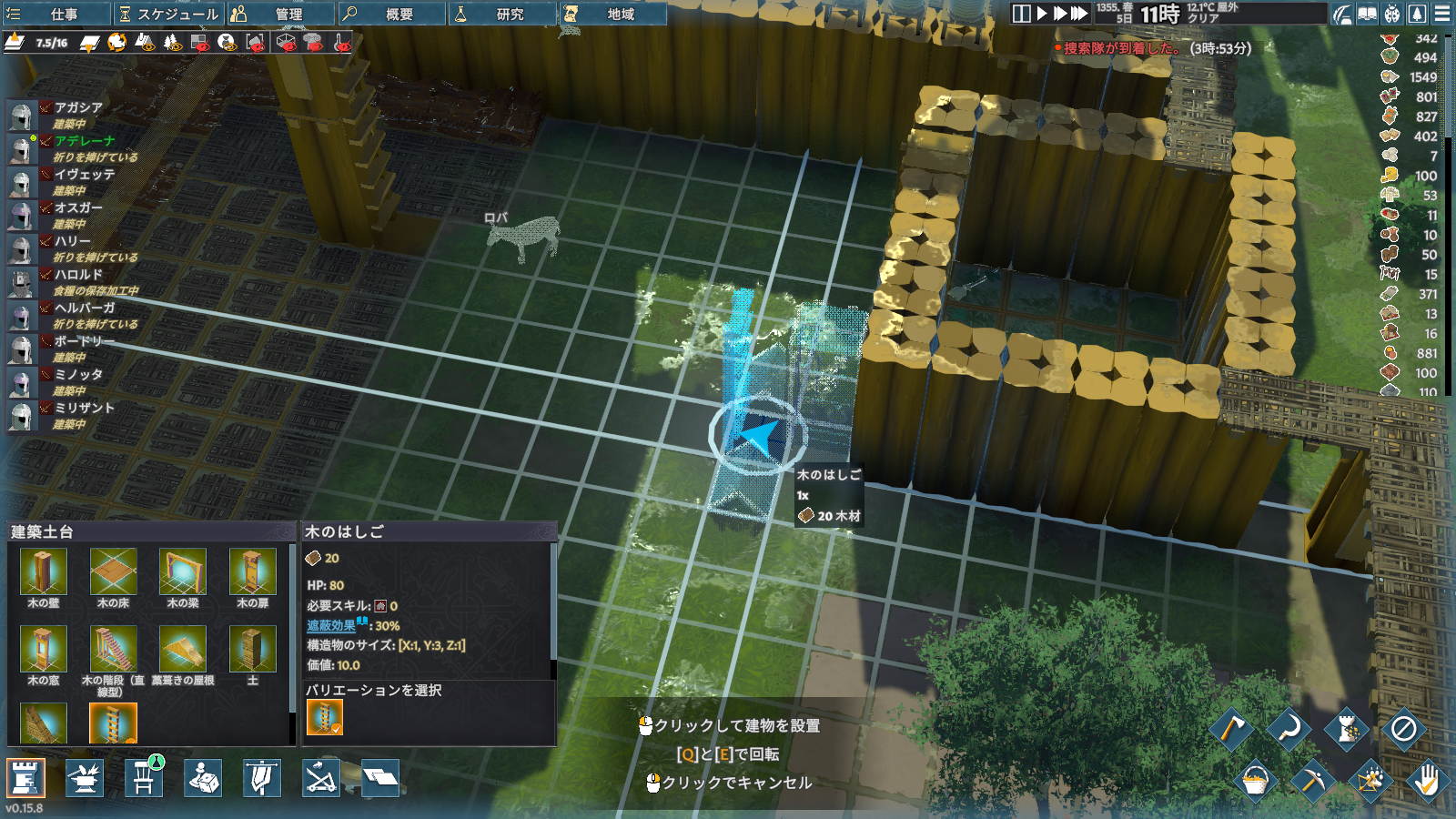
Task: Pause the game speed
Action: 1021,14
